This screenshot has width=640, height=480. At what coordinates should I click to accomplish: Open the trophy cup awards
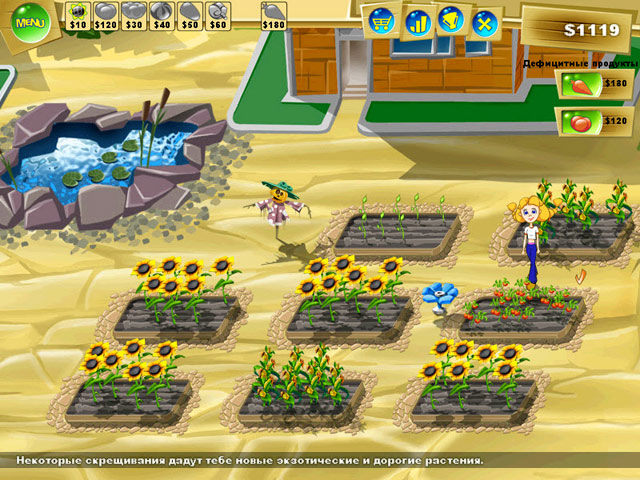click(x=451, y=20)
